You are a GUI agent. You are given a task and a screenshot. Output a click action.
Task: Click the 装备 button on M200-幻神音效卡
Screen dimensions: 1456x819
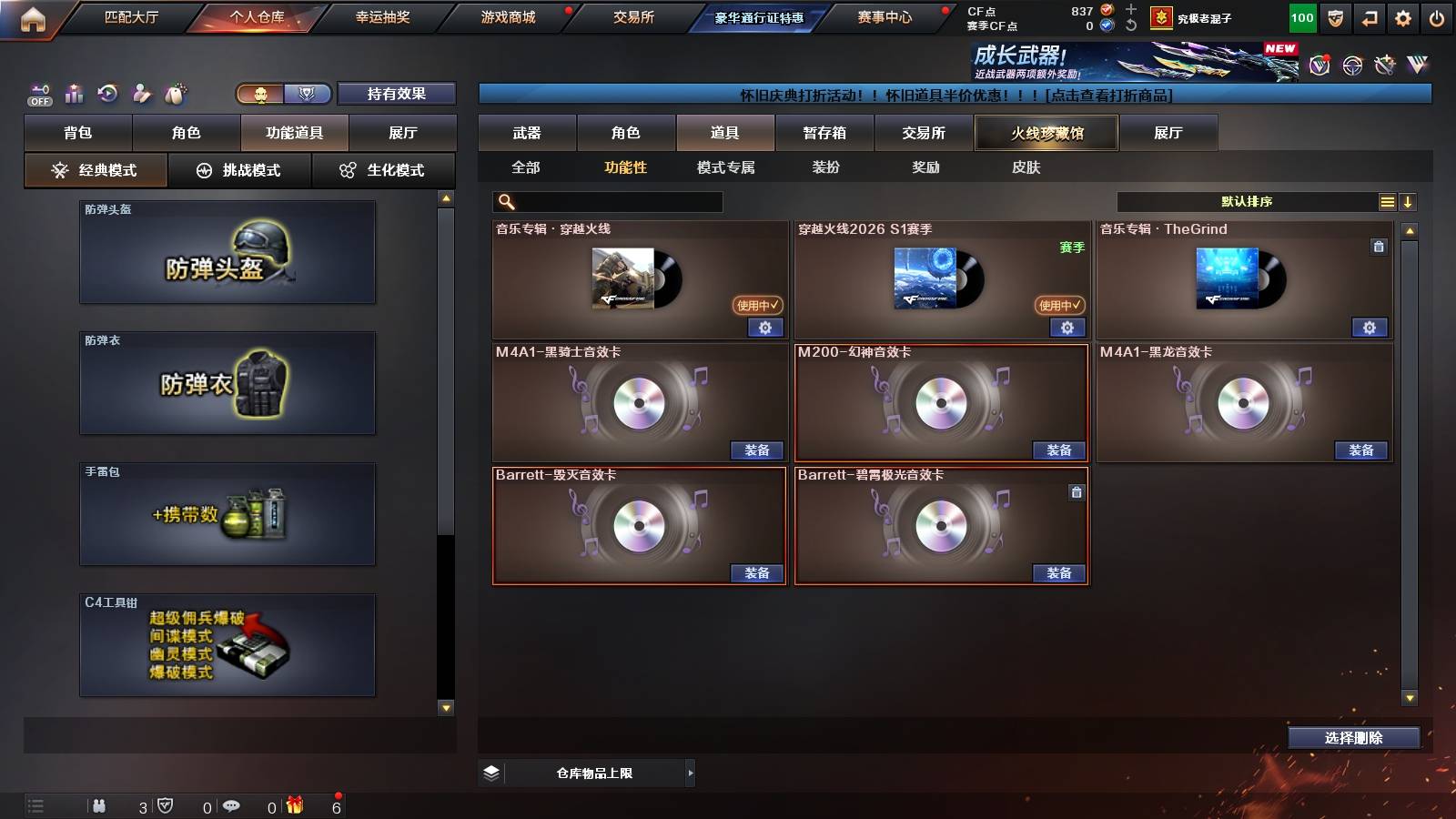[x=1059, y=450]
